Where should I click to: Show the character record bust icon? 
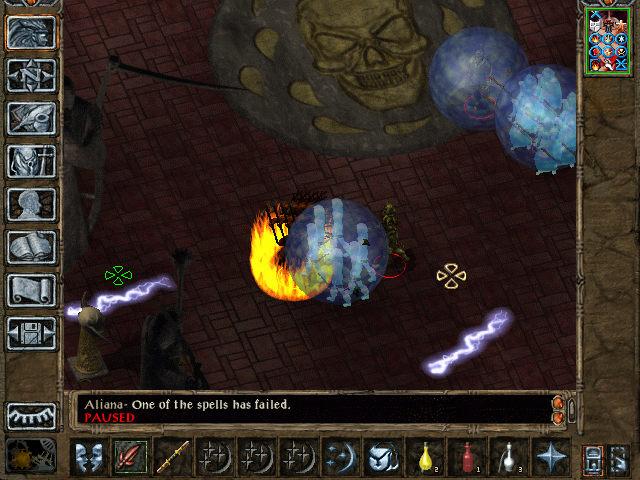click(x=31, y=204)
